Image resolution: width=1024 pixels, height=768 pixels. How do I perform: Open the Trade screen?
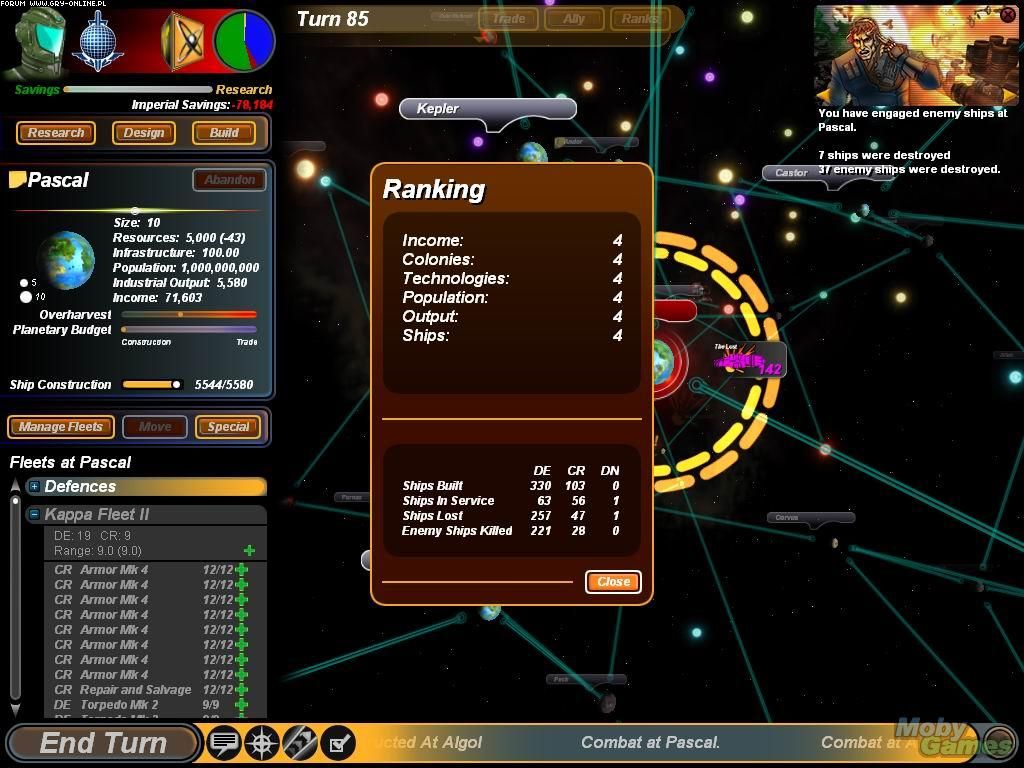tap(508, 18)
